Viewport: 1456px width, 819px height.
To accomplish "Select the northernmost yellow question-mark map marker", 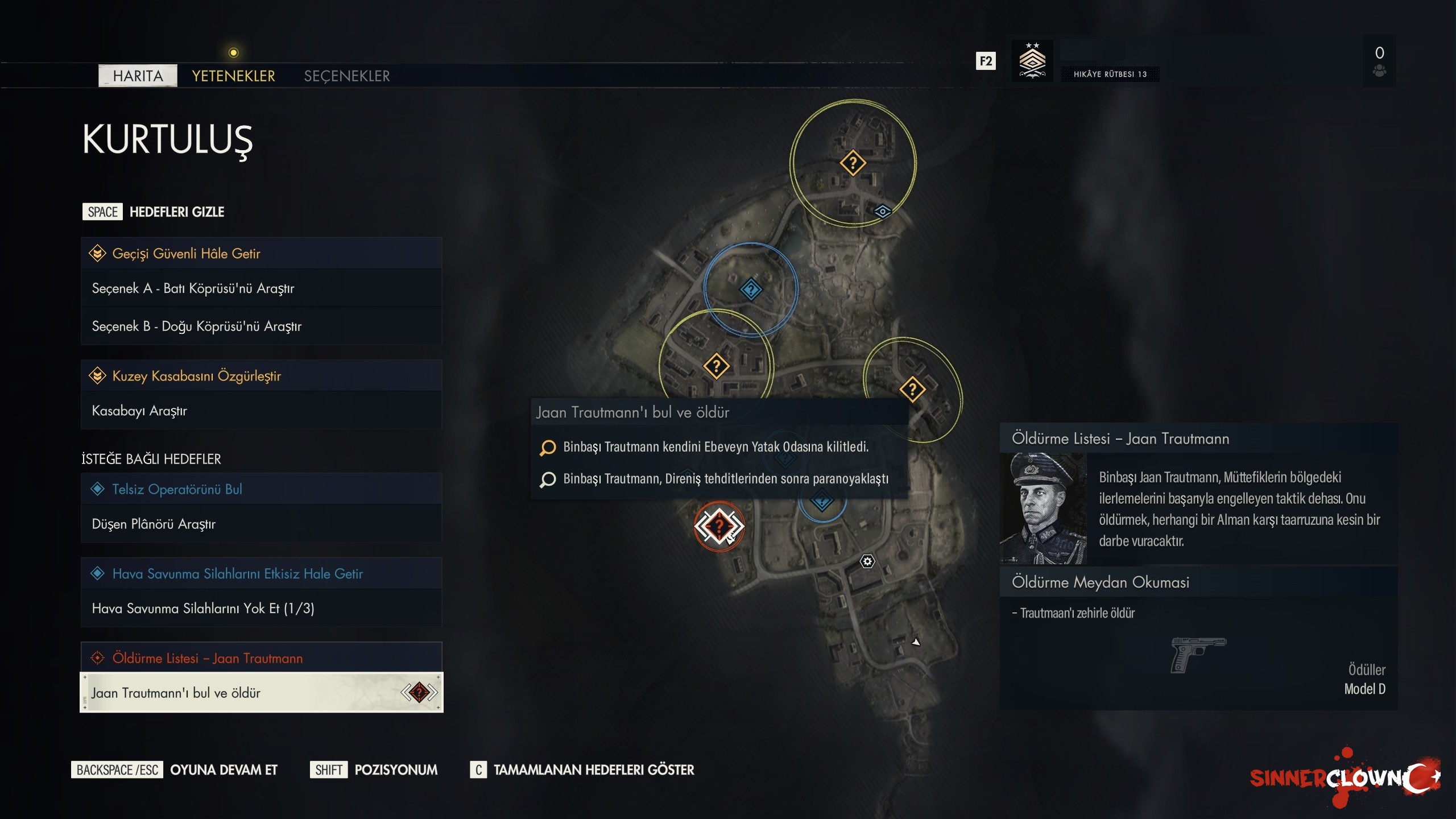I will [x=853, y=163].
